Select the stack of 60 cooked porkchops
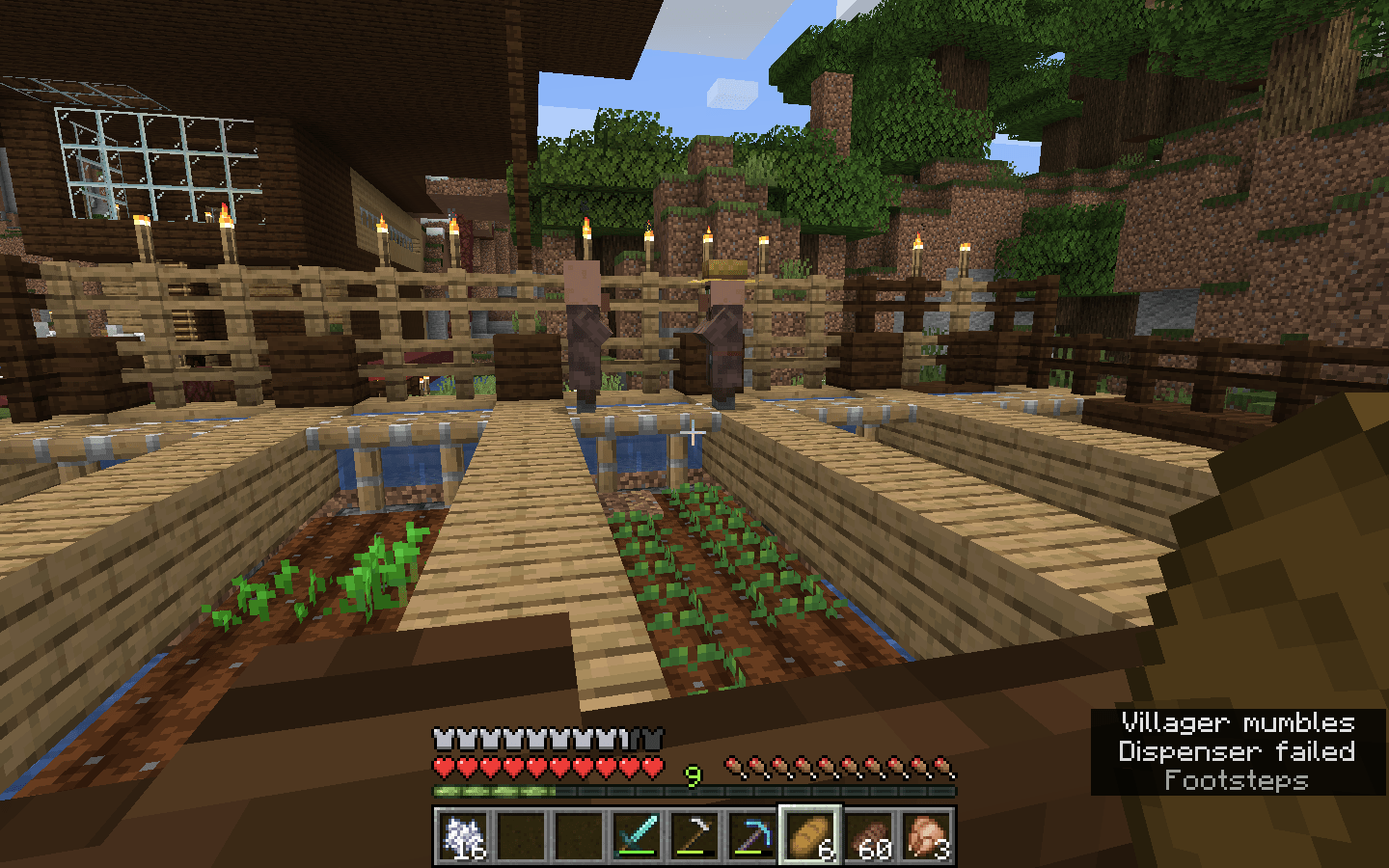The width and height of the screenshot is (1389, 868). click(x=870, y=834)
